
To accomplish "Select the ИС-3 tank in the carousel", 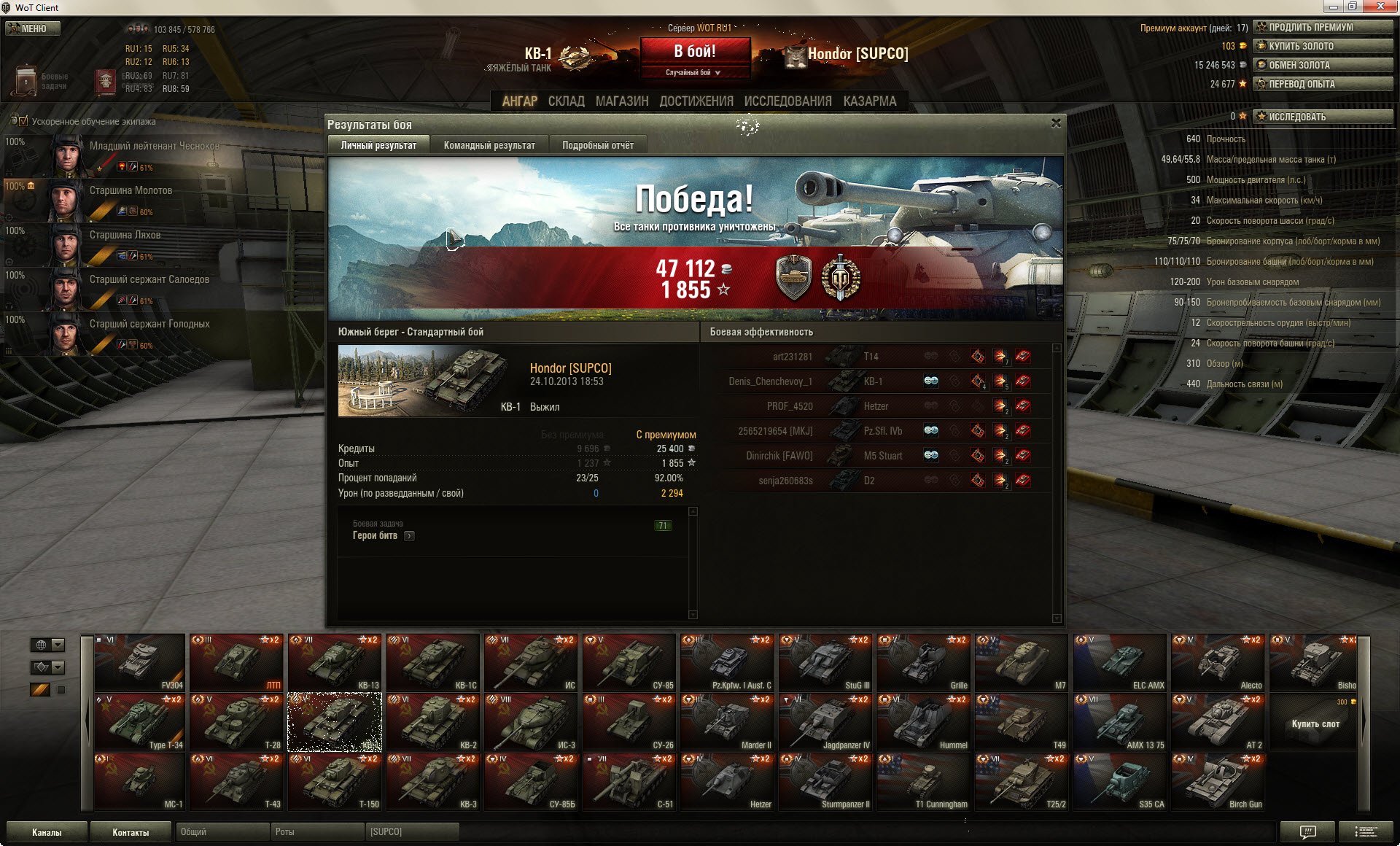I will tap(532, 722).
